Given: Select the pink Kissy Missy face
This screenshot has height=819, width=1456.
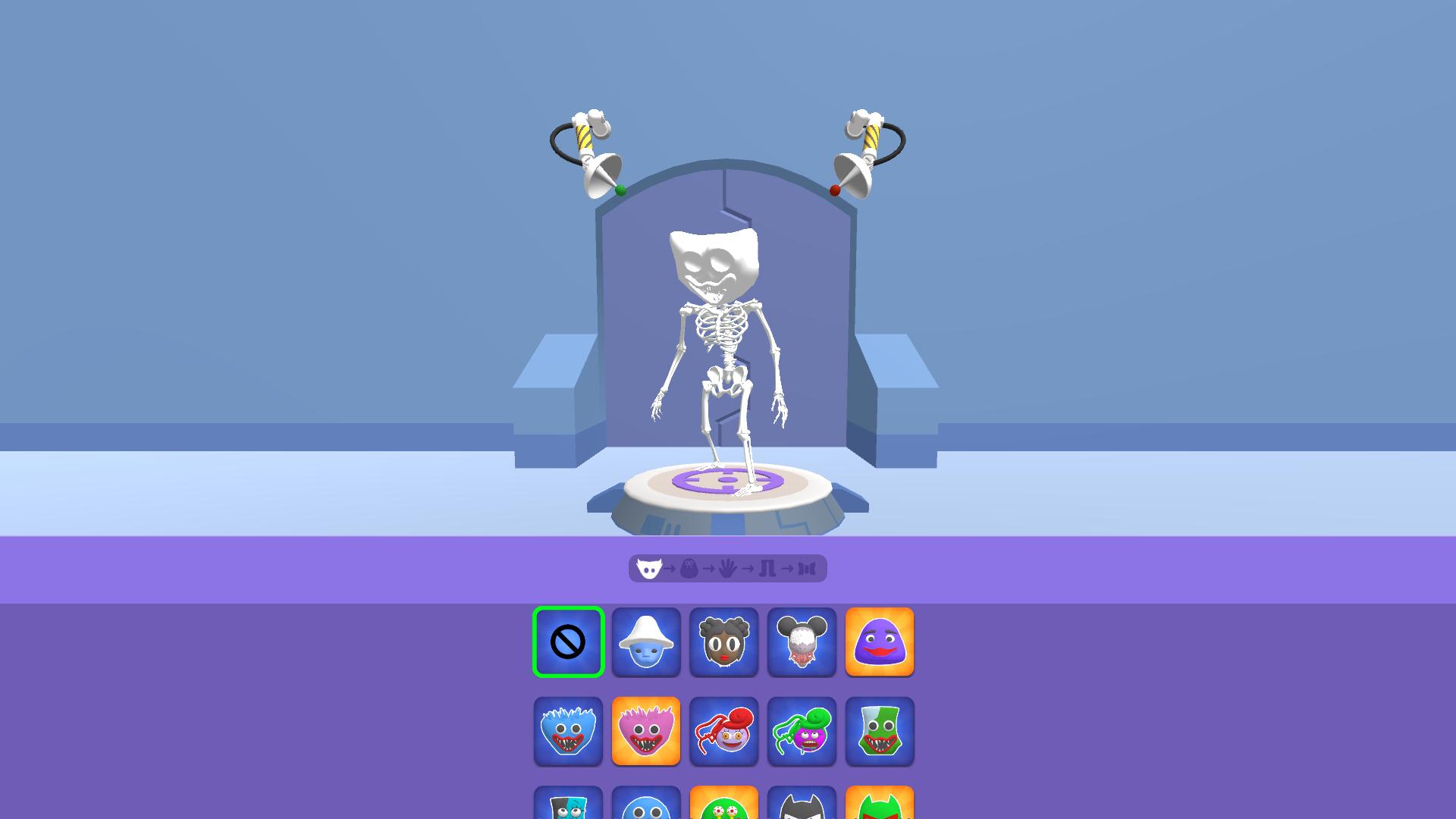Looking at the screenshot, I should (645, 733).
